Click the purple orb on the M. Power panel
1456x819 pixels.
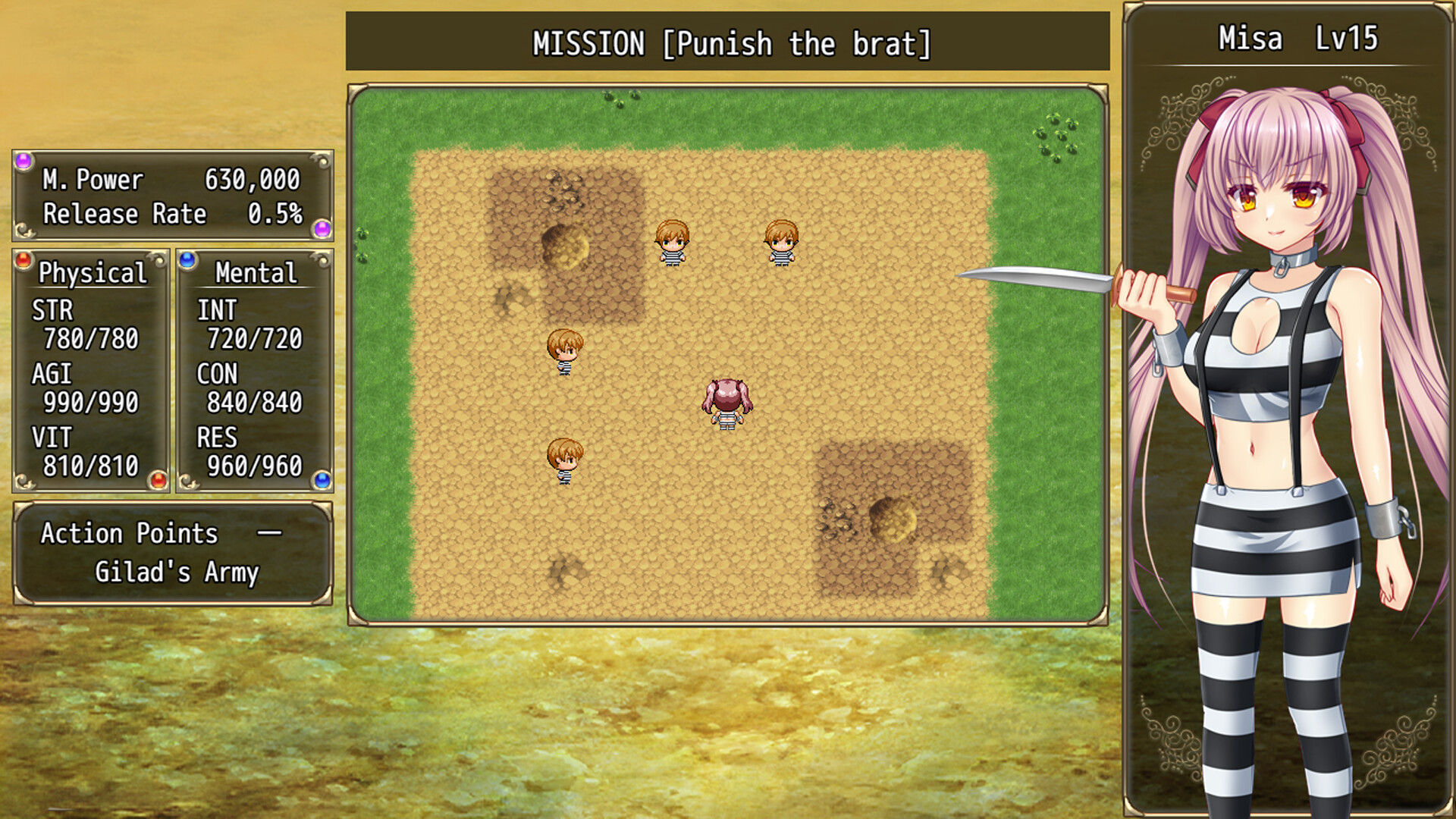point(23,159)
